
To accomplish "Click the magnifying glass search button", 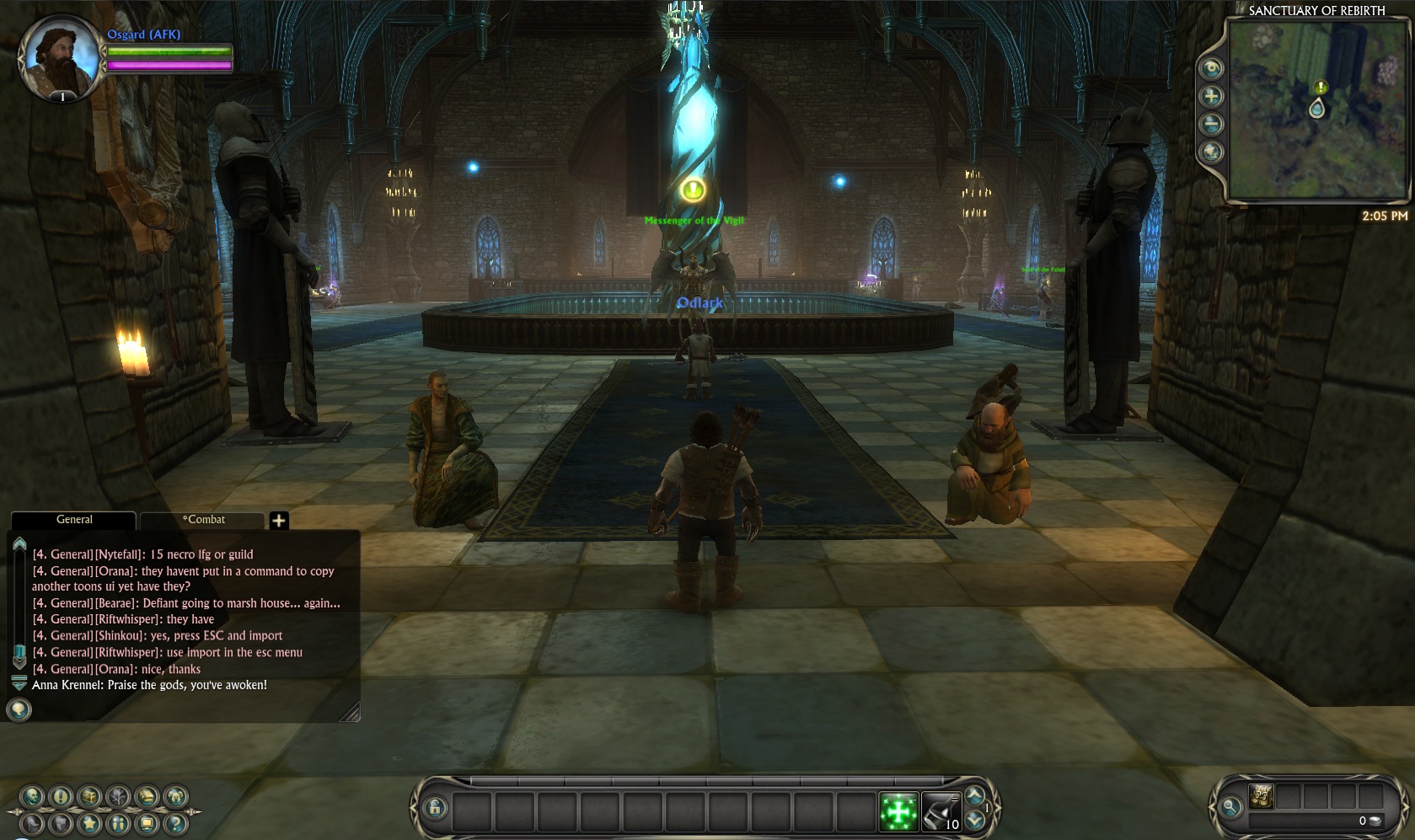I will 1230,807.
